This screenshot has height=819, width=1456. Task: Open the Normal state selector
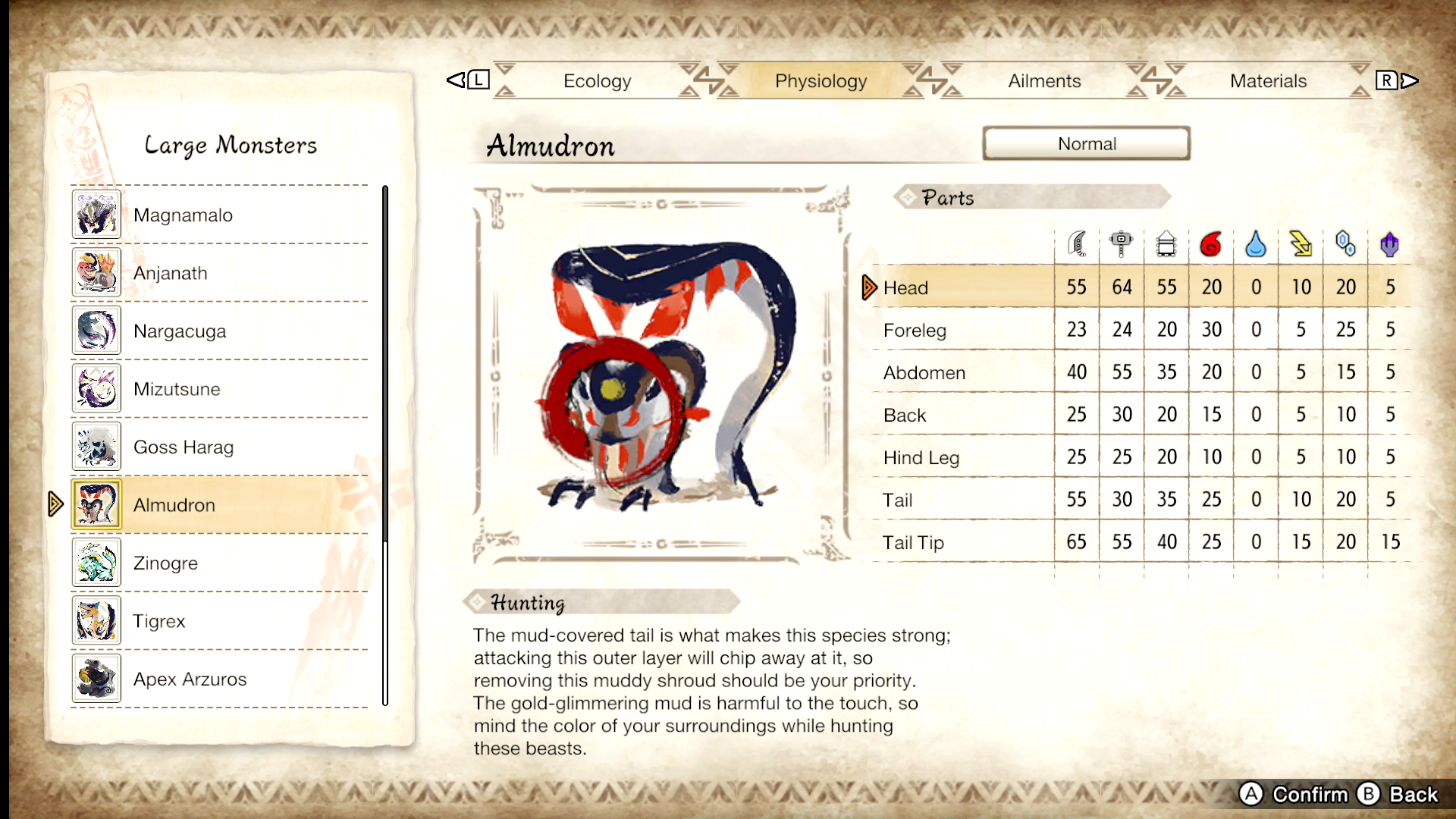(x=1087, y=143)
